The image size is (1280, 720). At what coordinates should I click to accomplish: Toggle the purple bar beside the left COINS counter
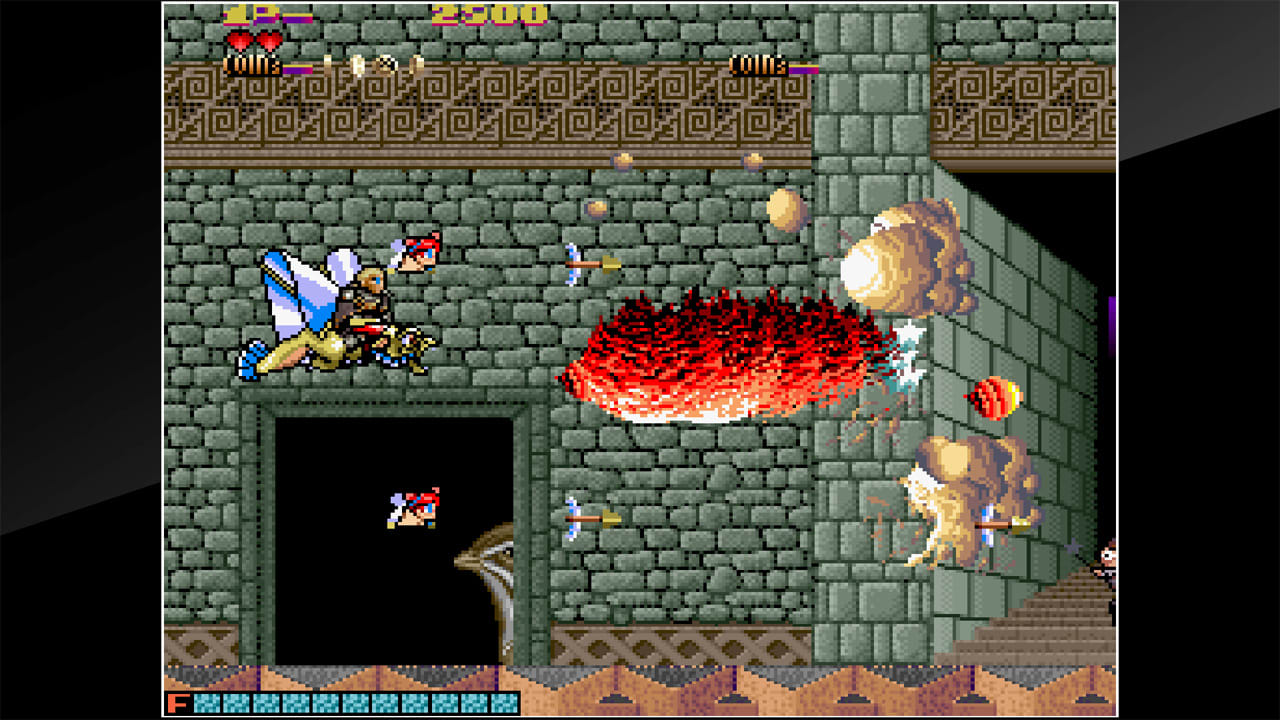coord(297,68)
